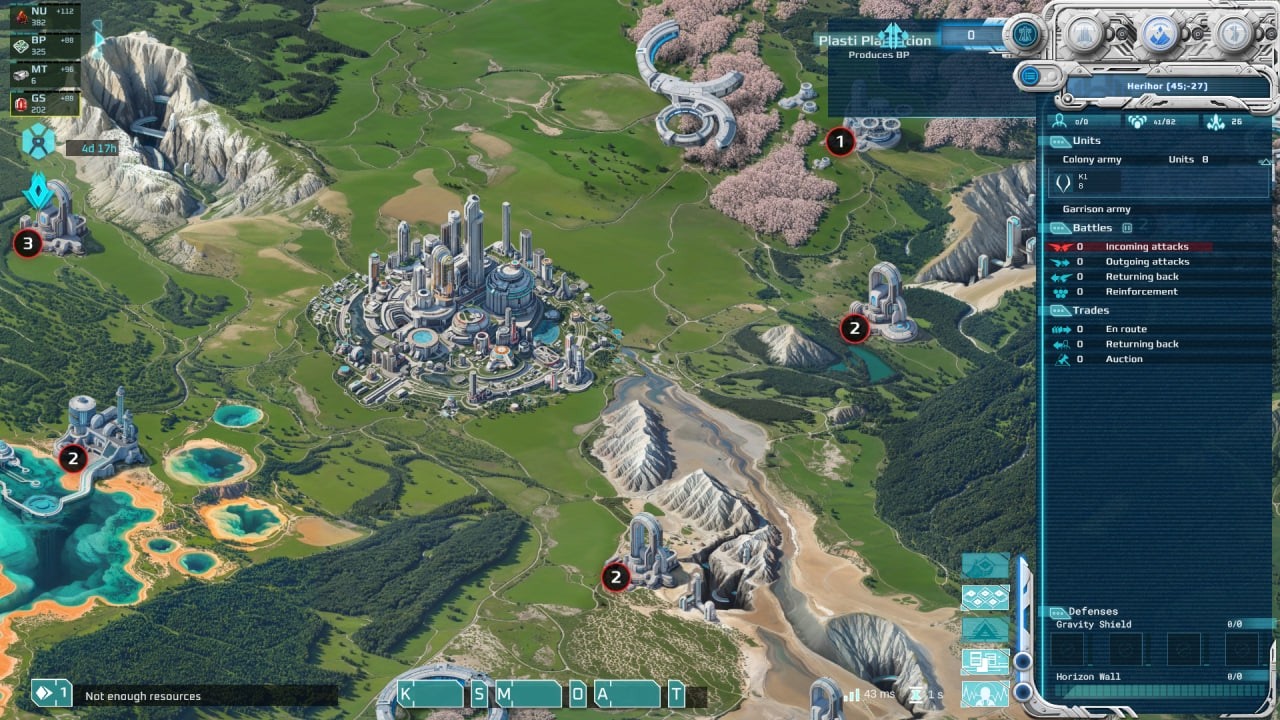
Task: Open the GS resource panel
Action: [40, 102]
